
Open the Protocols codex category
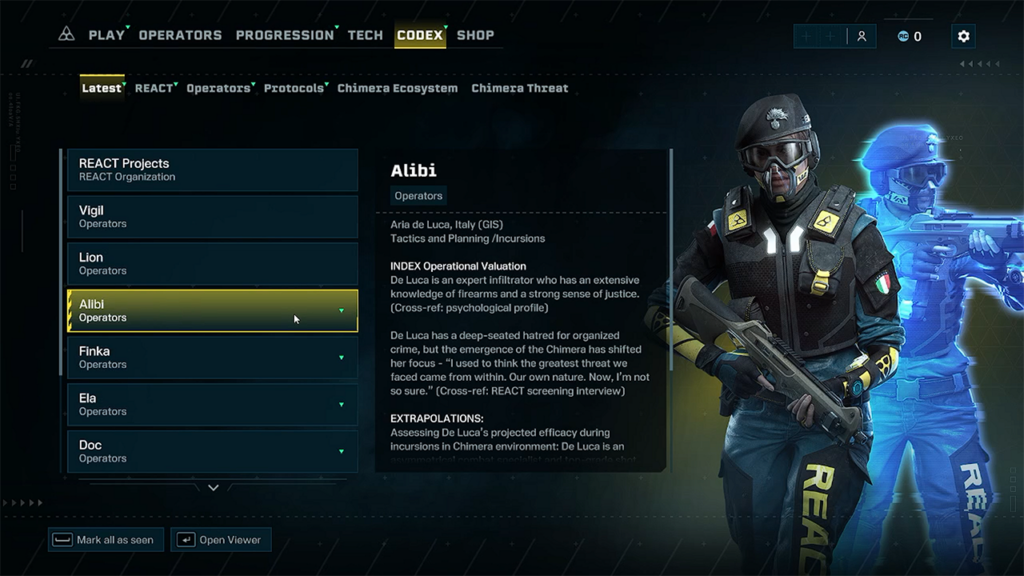tap(294, 88)
